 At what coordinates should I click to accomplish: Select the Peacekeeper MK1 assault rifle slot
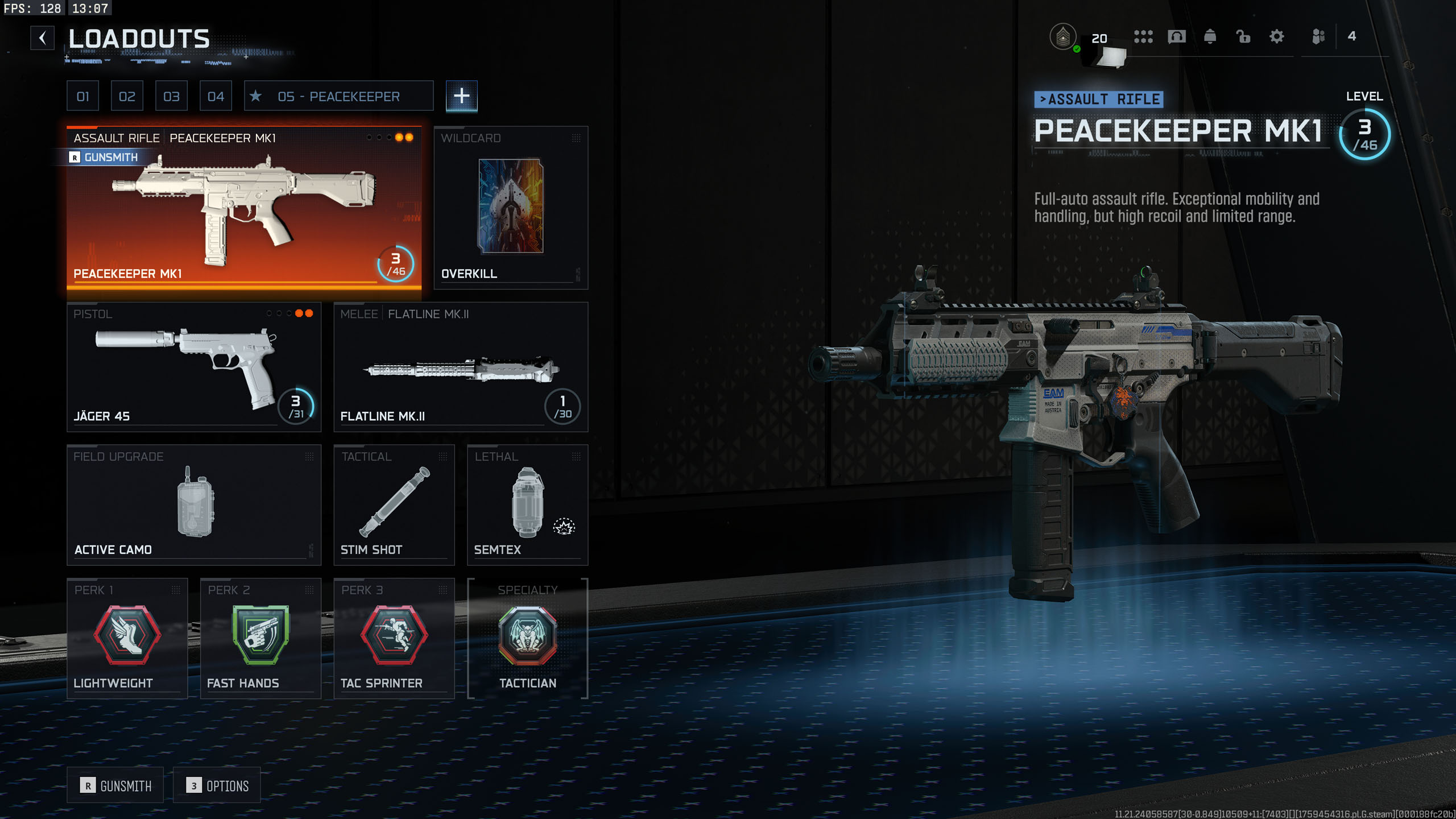(244, 210)
